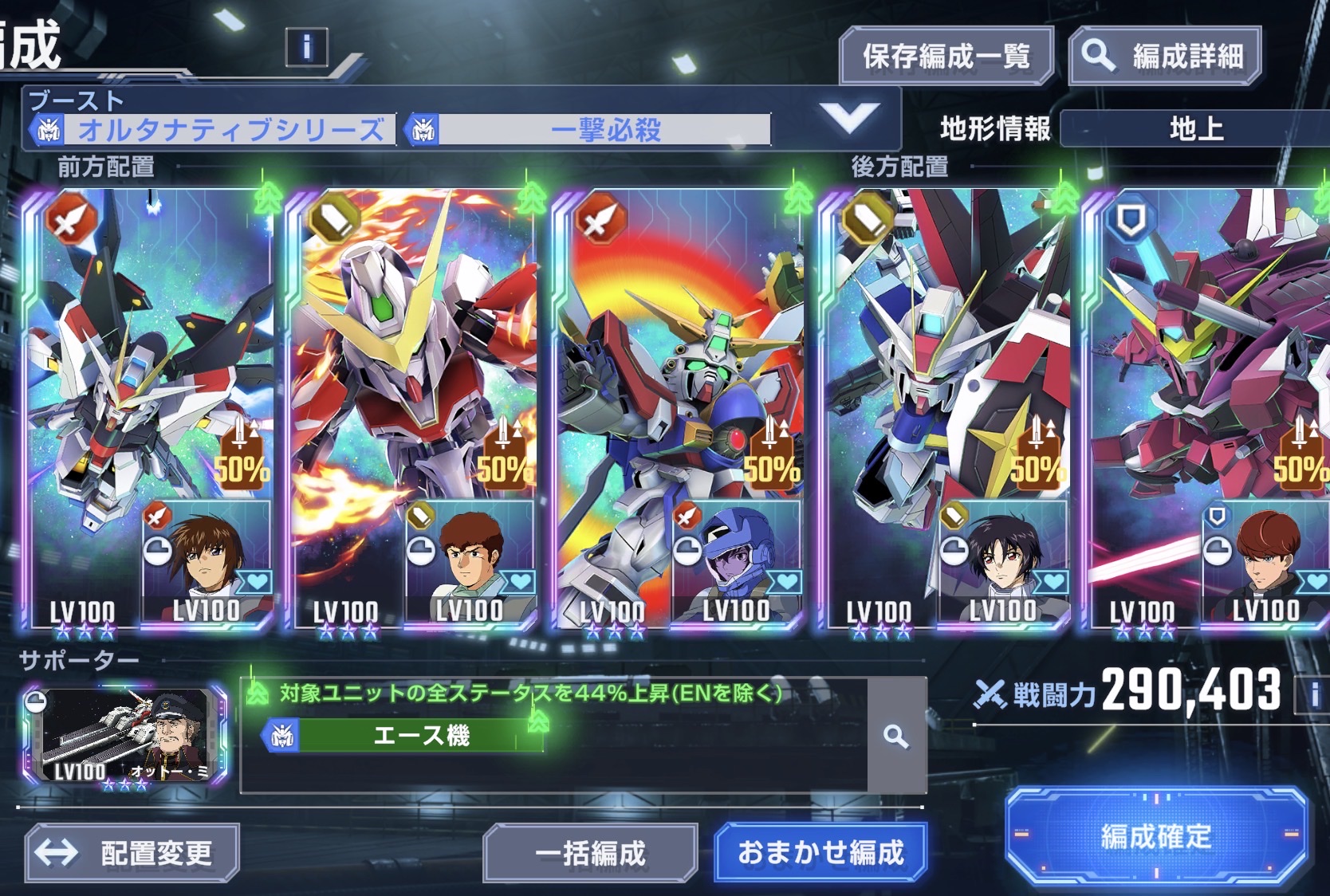The image size is (1330, 896).
Task: Expand the ブースト boost dropdown arrow
Action: coord(849,119)
